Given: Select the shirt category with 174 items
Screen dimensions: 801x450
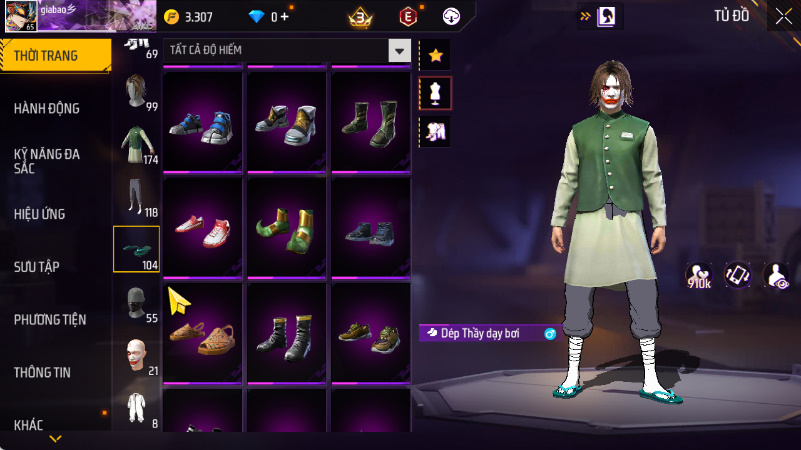Looking at the screenshot, I should point(136,144).
